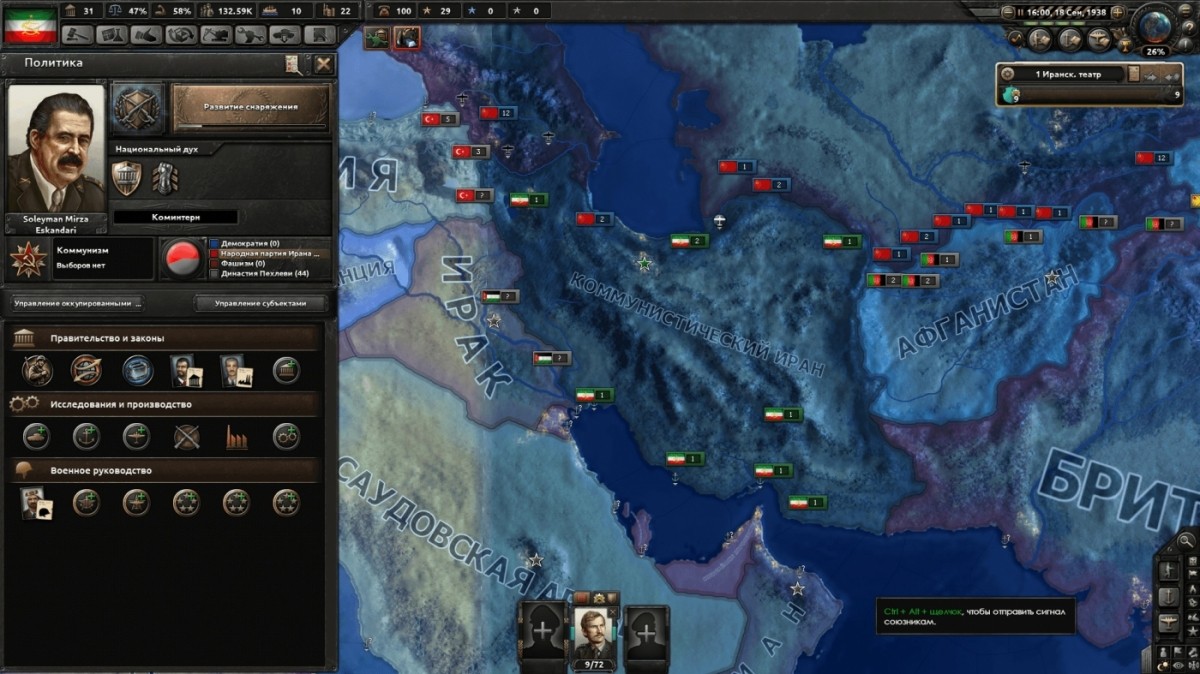Add a tank designer company

pyautogui.click(x=37, y=437)
